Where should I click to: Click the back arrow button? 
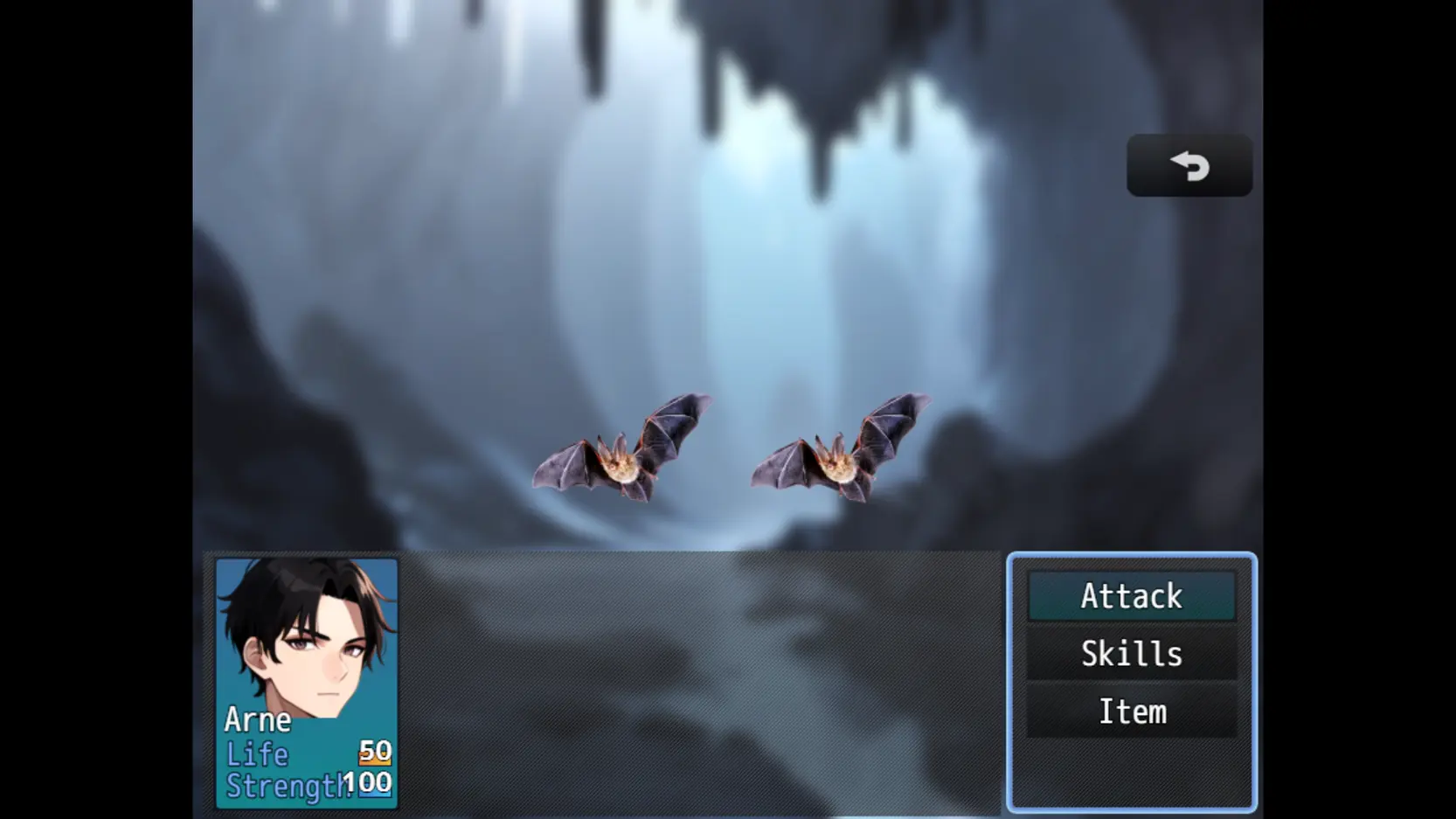pos(1189,165)
